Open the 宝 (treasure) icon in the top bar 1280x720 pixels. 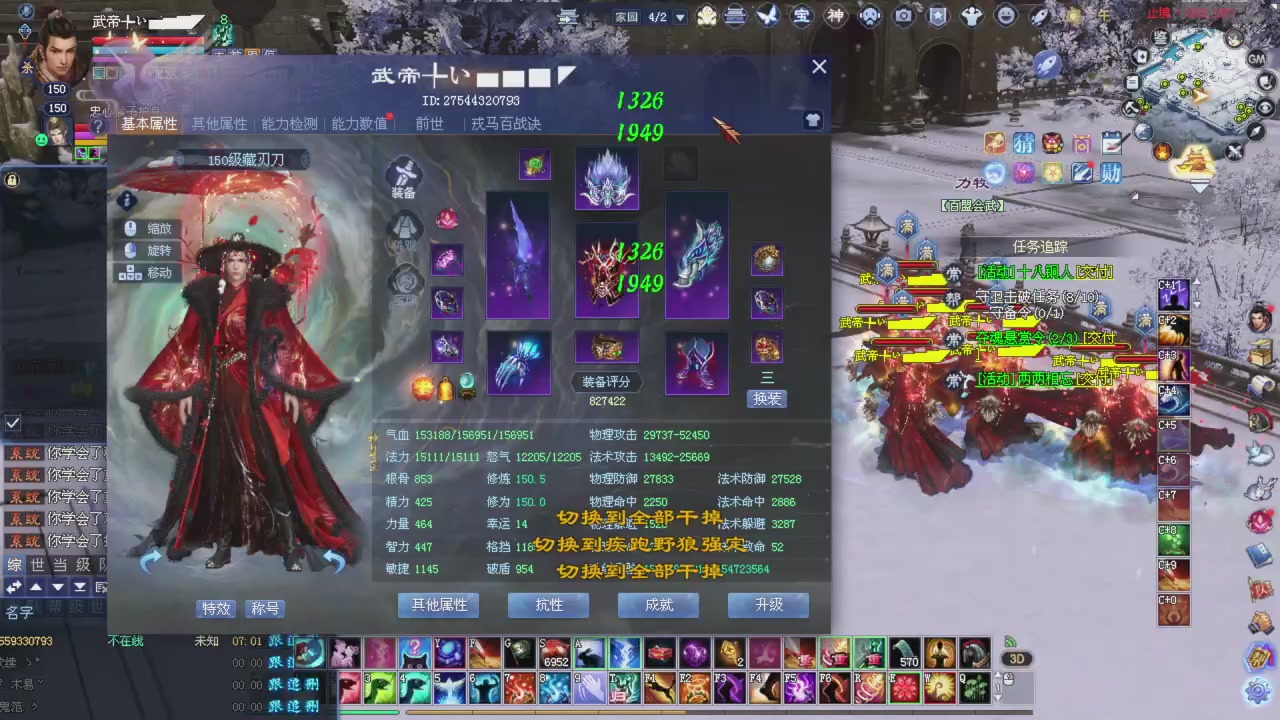pyautogui.click(x=801, y=15)
